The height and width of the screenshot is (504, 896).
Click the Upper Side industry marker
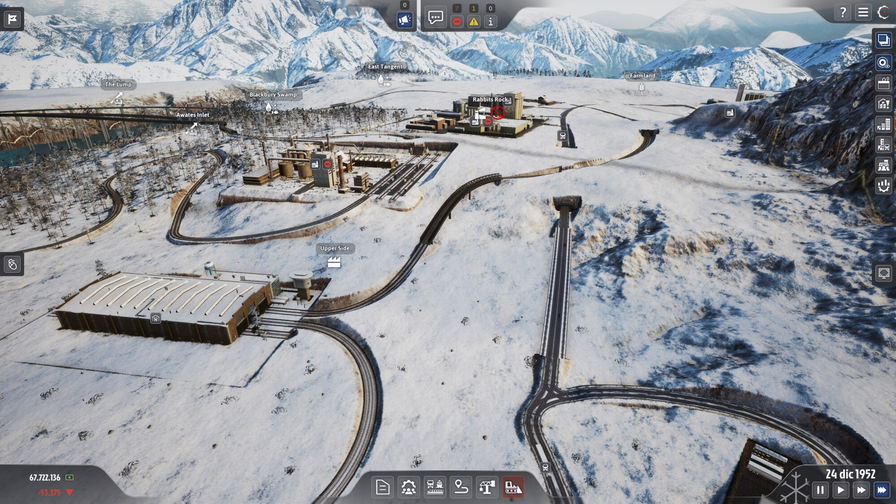tap(335, 261)
